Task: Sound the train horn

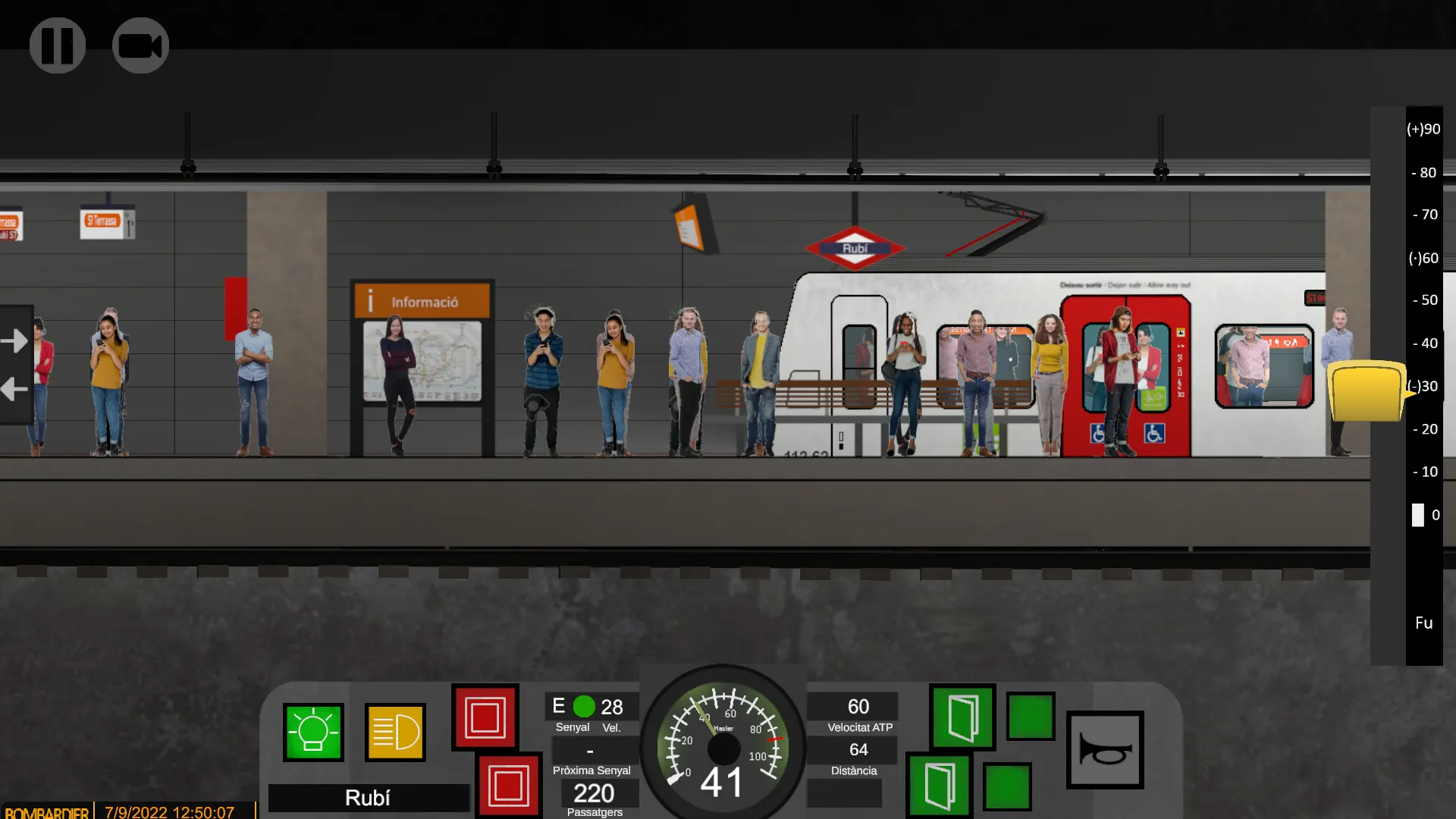Action: (x=1106, y=749)
